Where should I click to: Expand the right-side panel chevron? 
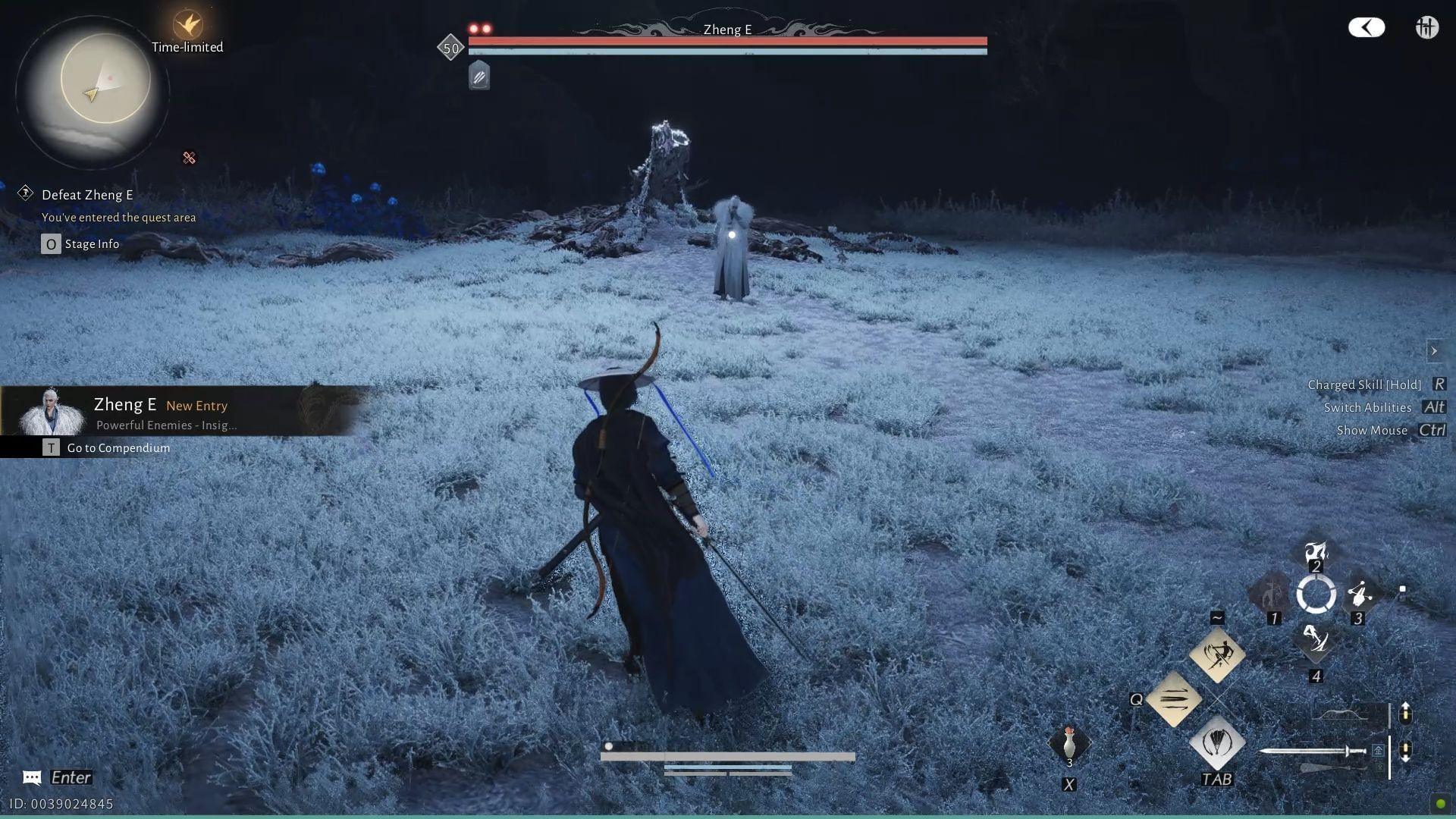point(1436,350)
